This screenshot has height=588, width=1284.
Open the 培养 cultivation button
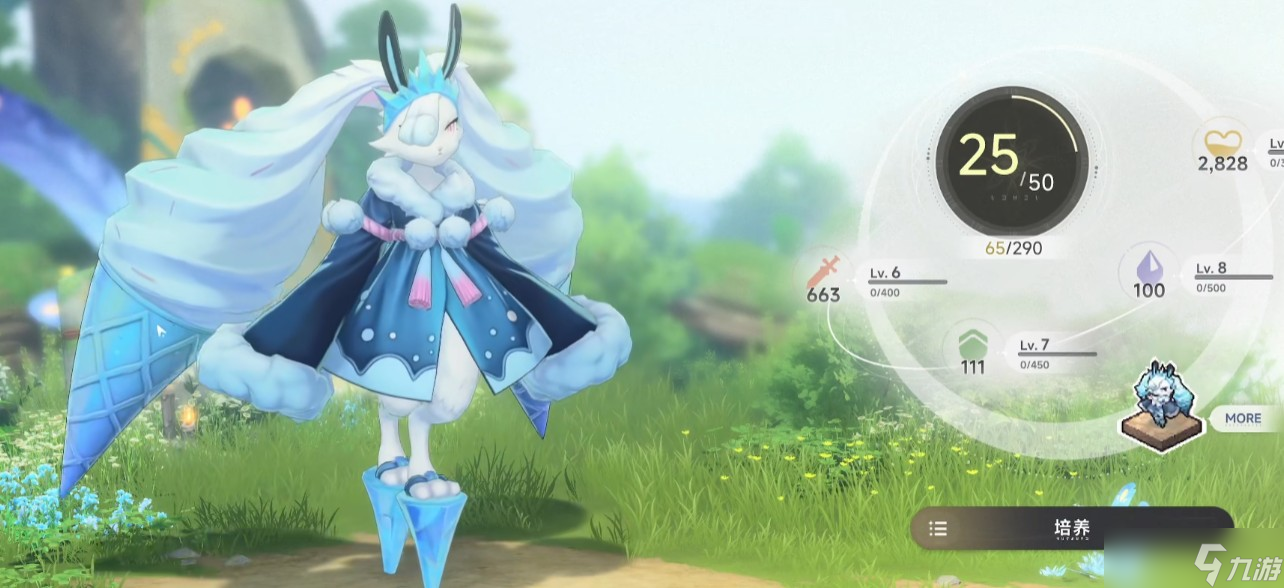coord(1072,528)
